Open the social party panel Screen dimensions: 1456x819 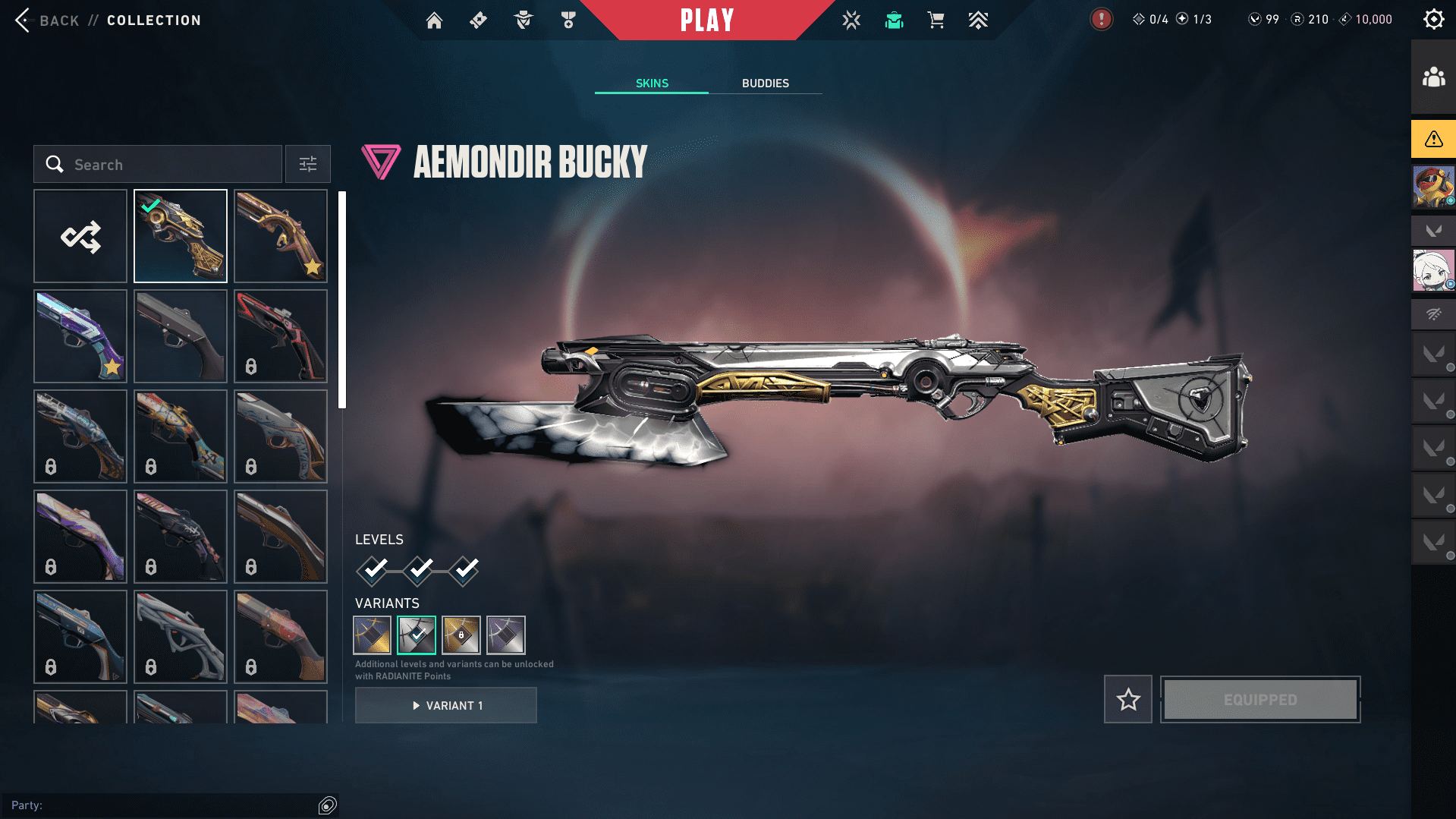point(1433,77)
